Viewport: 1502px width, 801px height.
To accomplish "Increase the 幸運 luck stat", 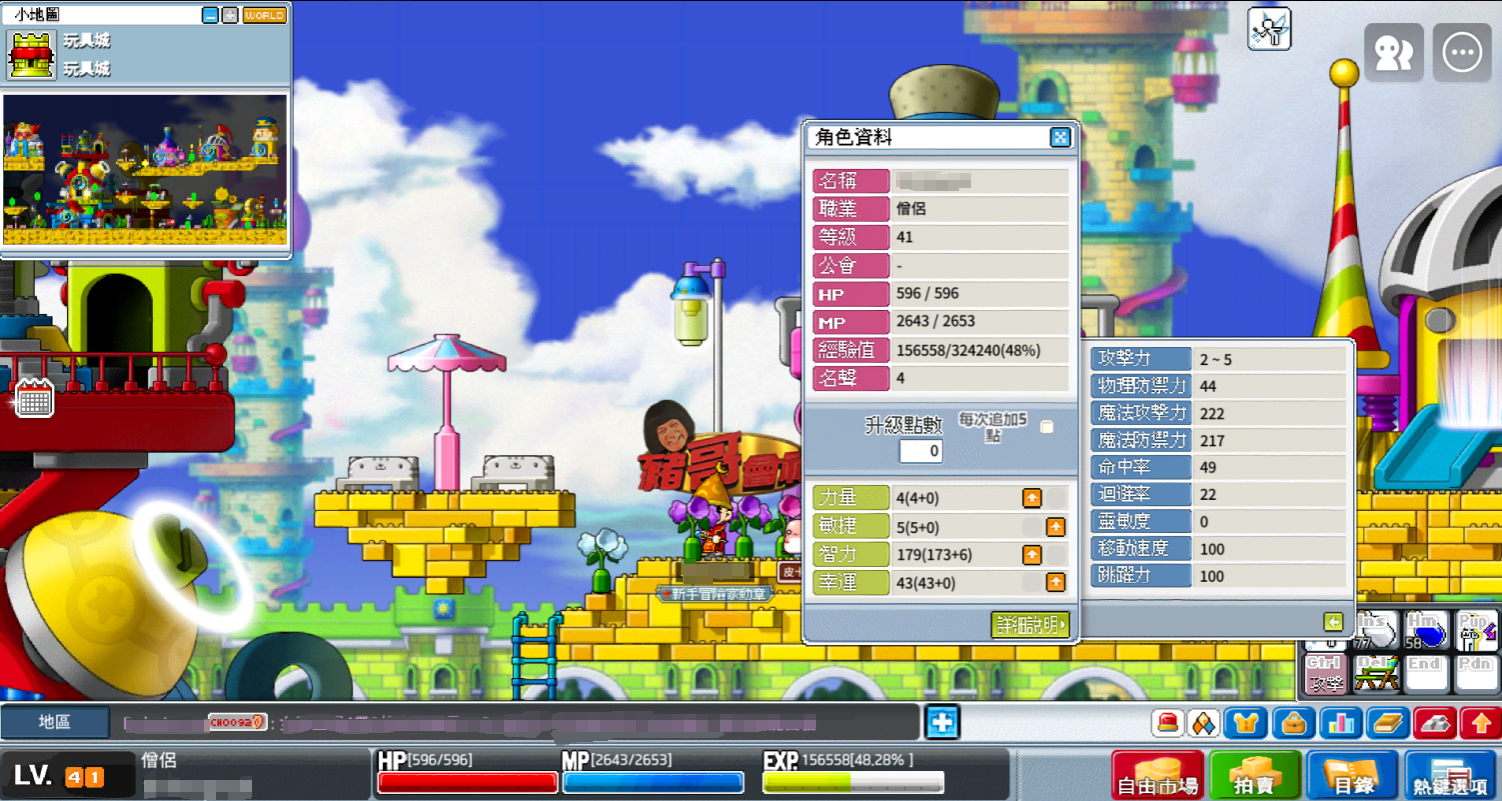I will coord(1055,582).
